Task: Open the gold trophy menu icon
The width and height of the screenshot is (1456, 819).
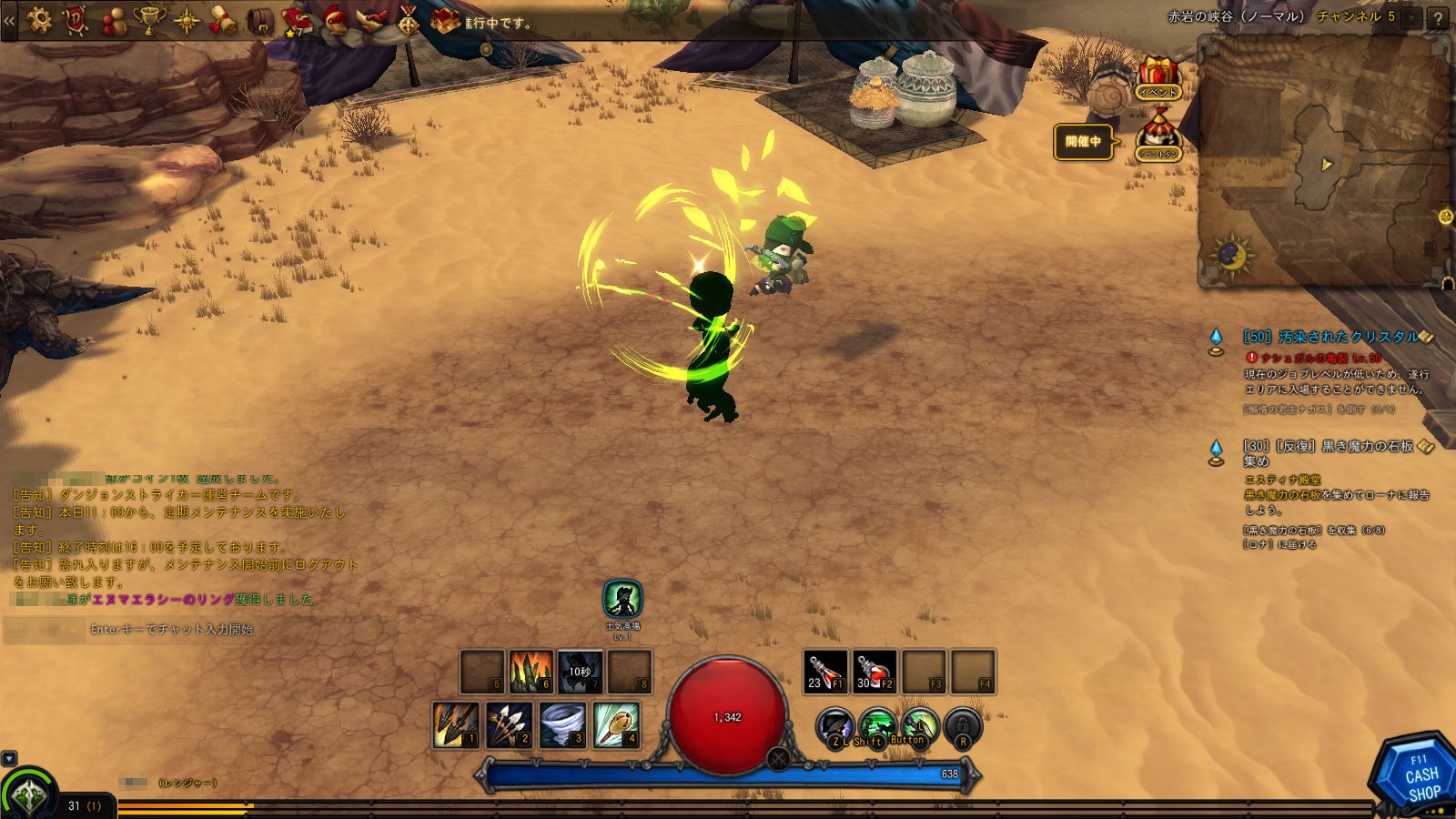Action: pos(148,19)
